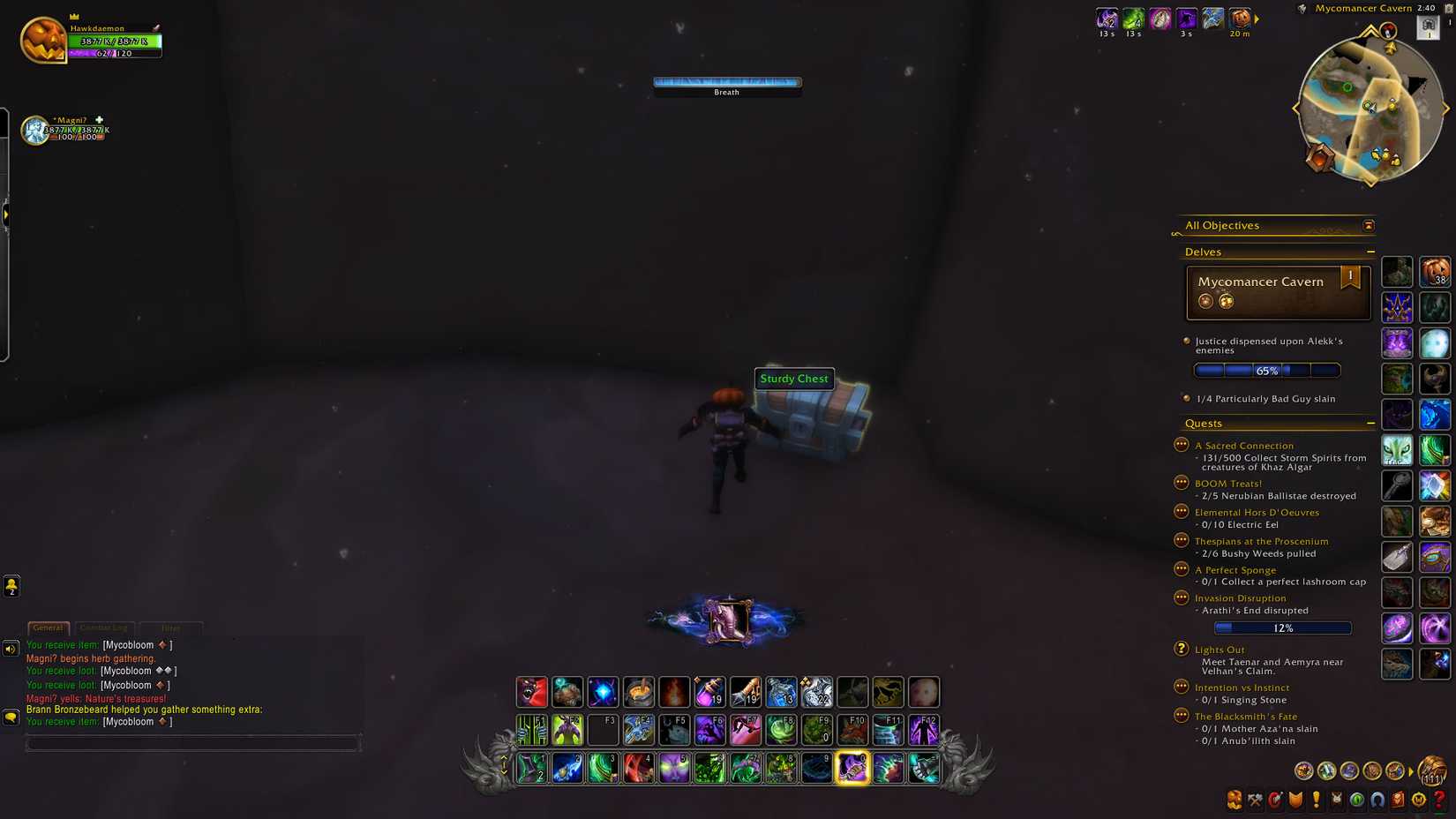Click the Lights Out quest title
This screenshot has width=1456, height=819.
pyautogui.click(x=1220, y=649)
